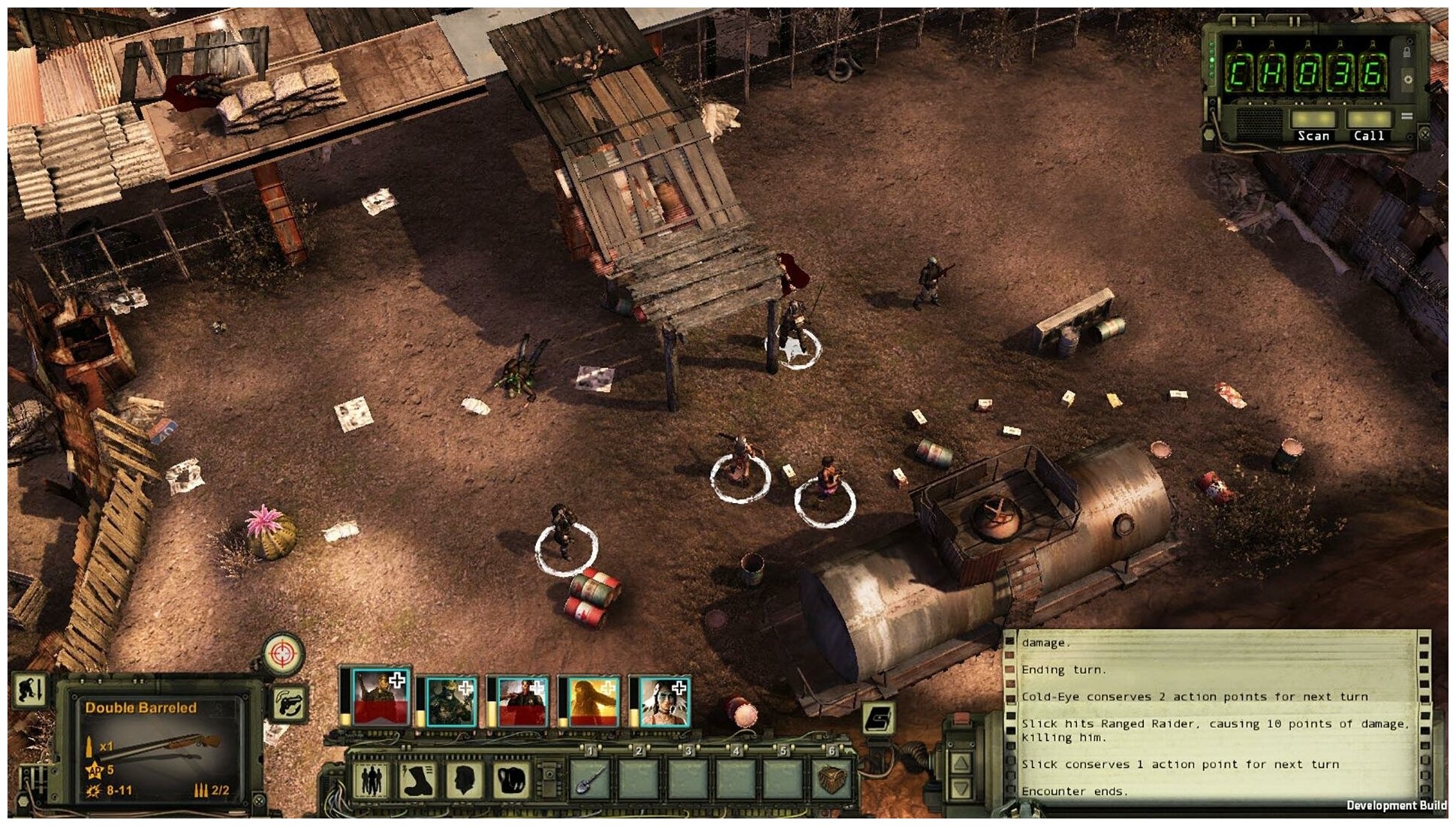Select the crate item in hotbar slot 6

coord(831,779)
